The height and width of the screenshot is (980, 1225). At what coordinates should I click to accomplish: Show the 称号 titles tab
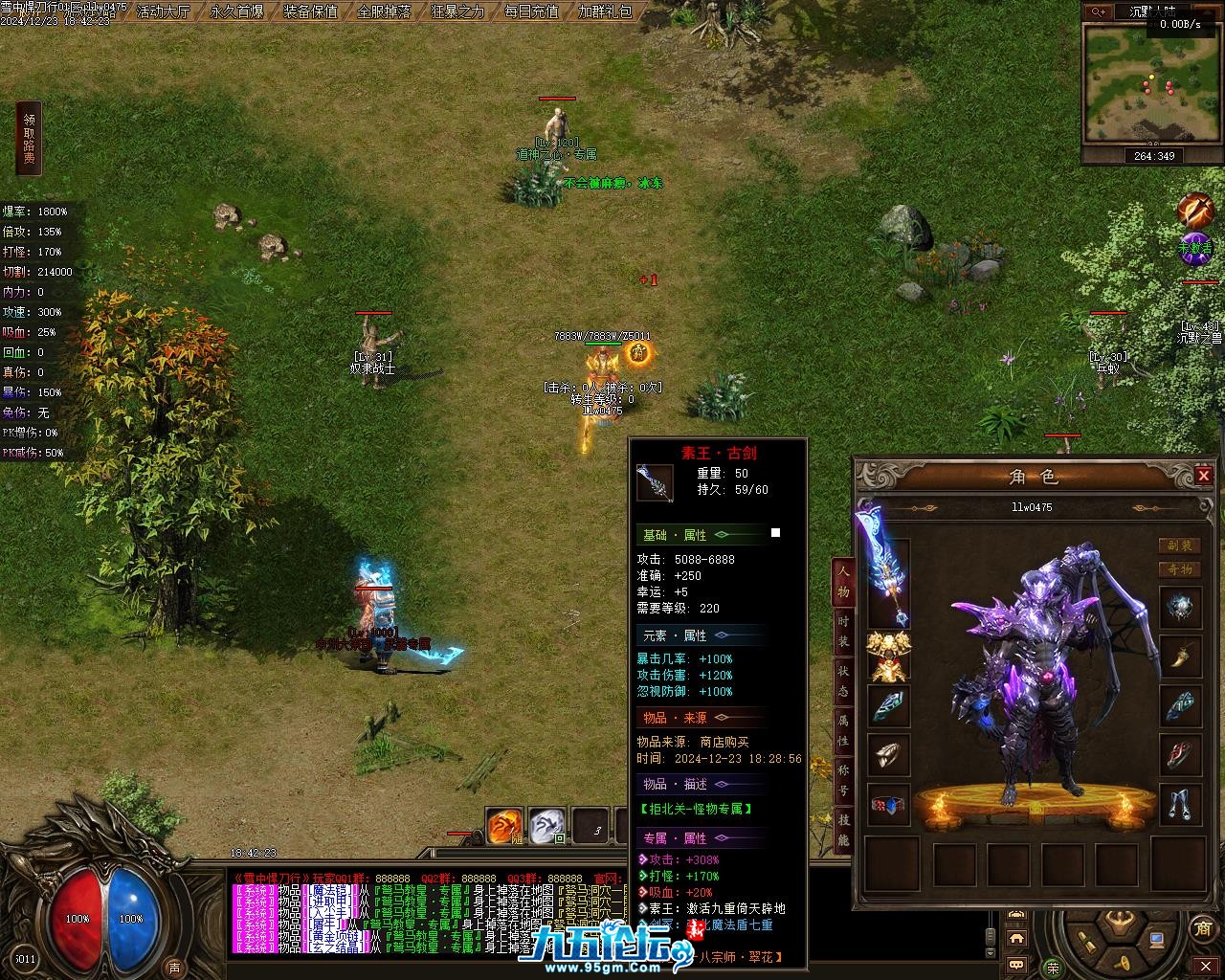pos(843,781)
